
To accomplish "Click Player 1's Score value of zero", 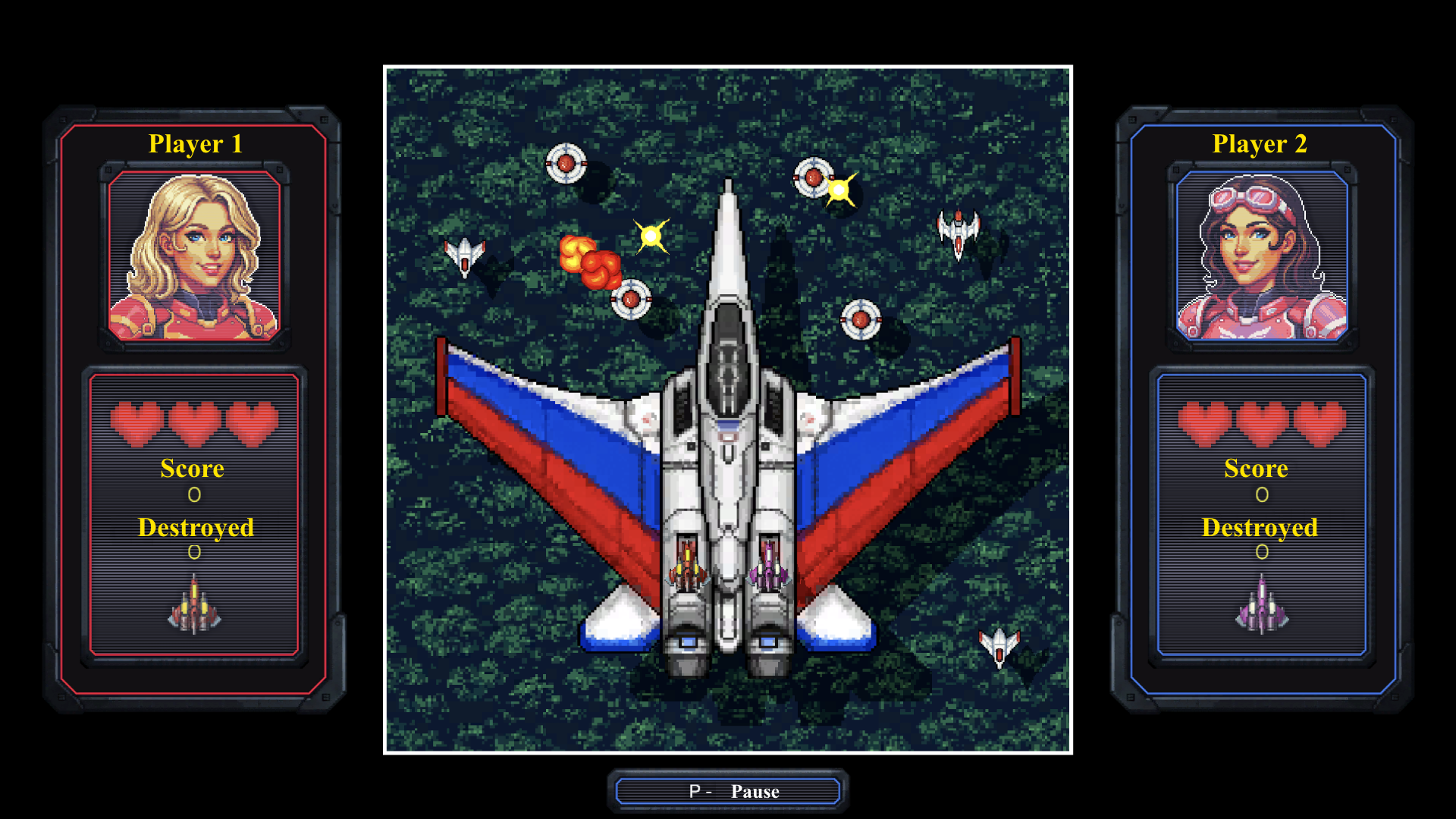I will coord(194,494).
